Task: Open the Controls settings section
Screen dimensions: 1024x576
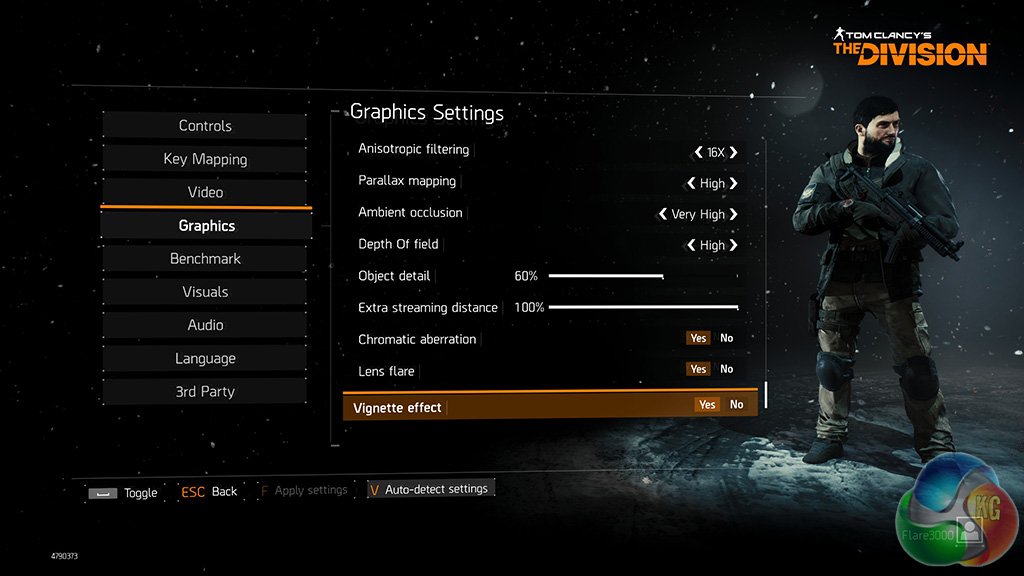Action: coord(205,126)
